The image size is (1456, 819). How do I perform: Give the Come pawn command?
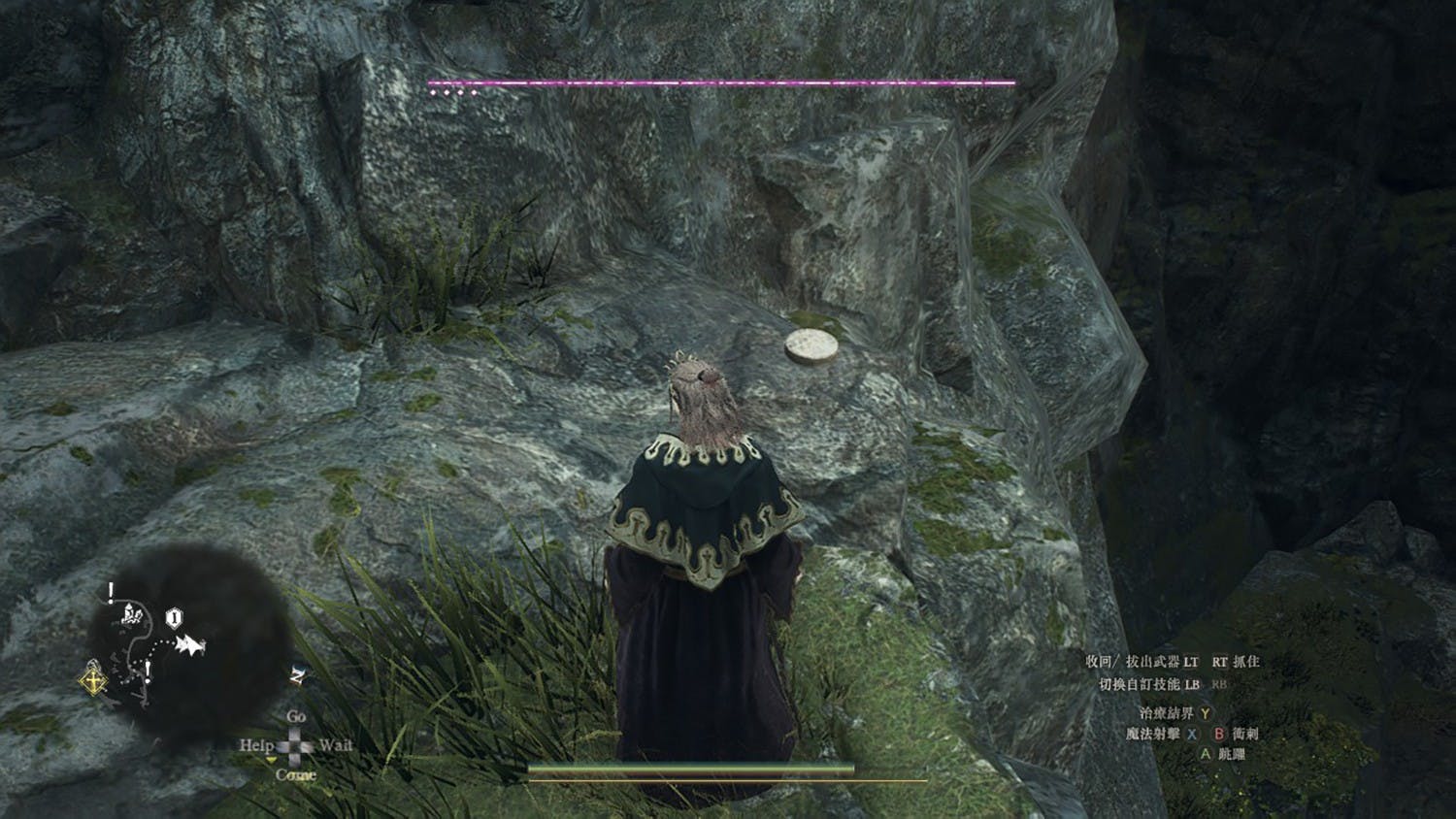(295, 775)
